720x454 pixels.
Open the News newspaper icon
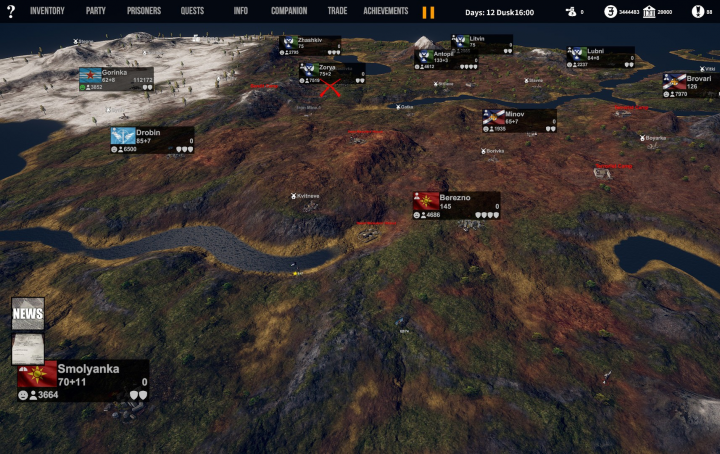[x=28, y=313]
